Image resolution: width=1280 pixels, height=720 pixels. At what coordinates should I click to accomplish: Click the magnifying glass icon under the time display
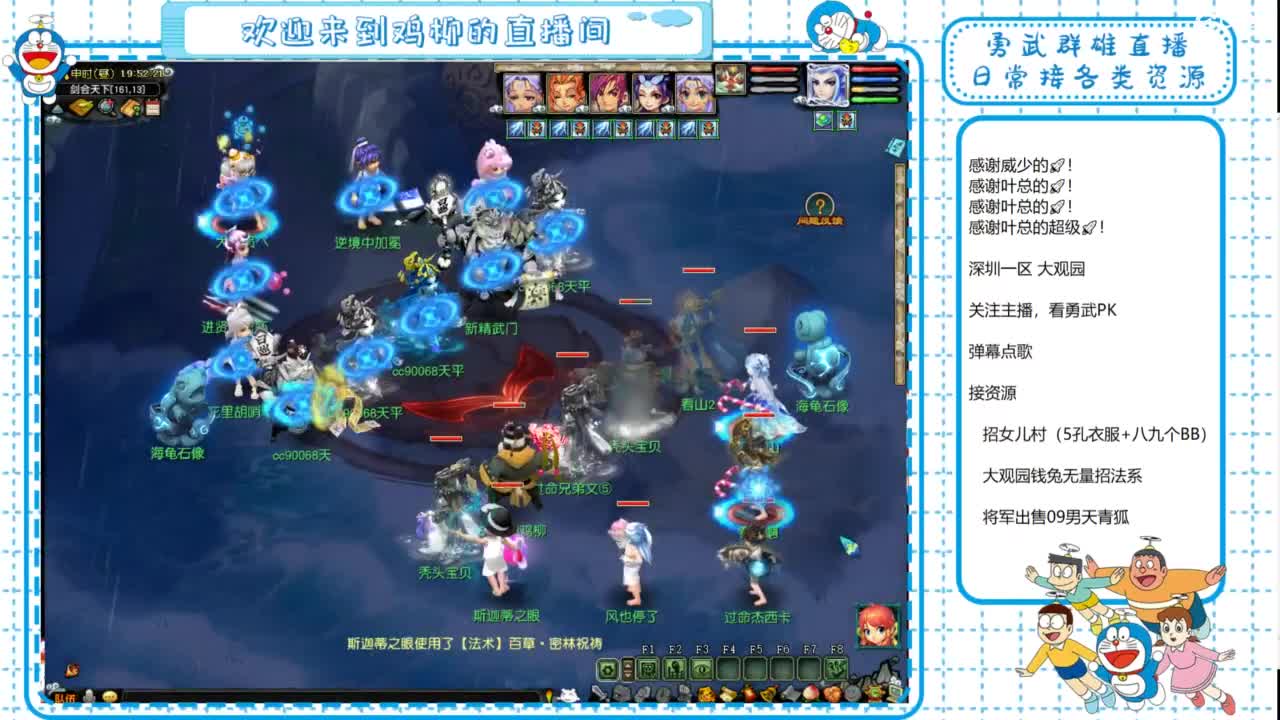point(105,106)
